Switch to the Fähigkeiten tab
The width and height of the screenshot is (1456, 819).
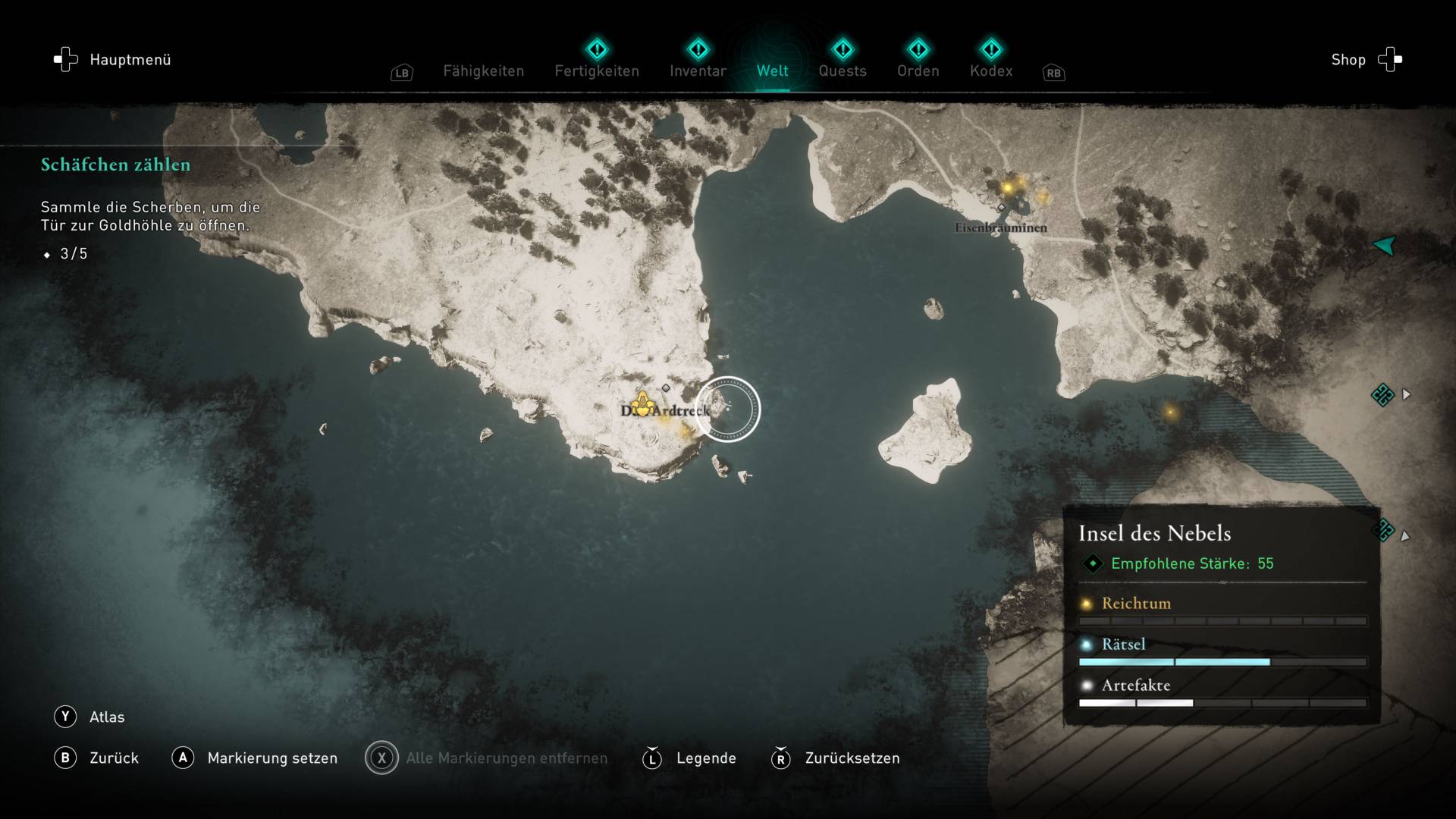pos(483,71)
